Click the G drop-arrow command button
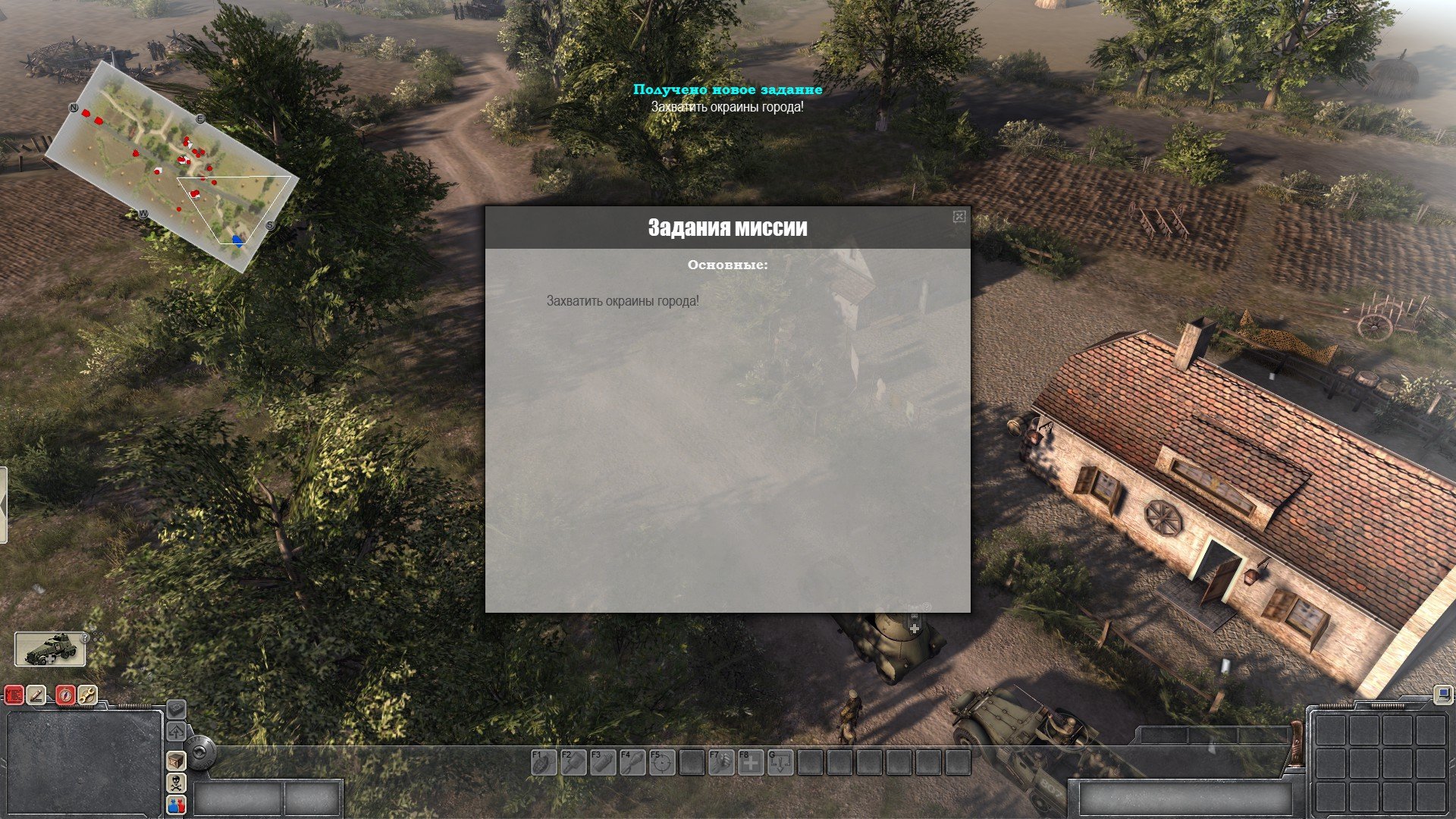Screen dimensions: 1456x819 point(780,762)
